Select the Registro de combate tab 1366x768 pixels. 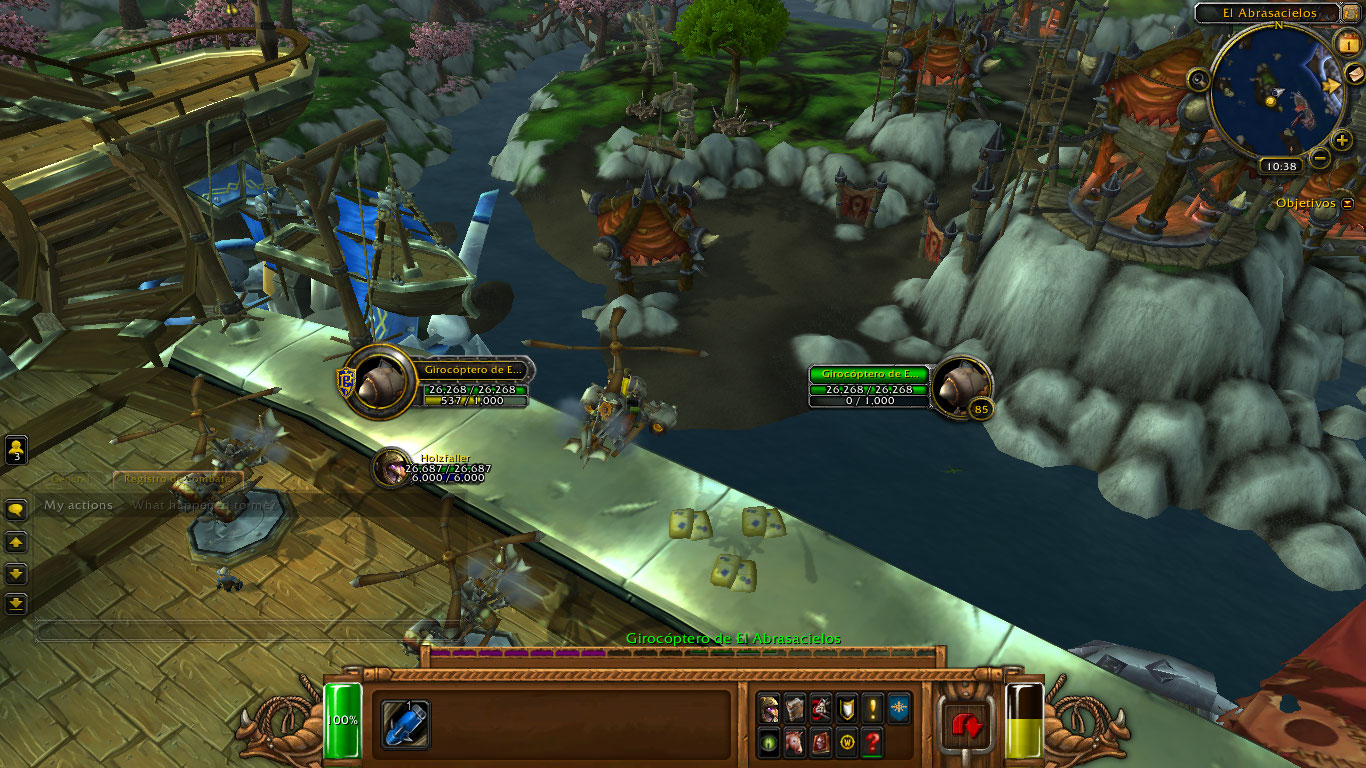[x=177, y=479]
